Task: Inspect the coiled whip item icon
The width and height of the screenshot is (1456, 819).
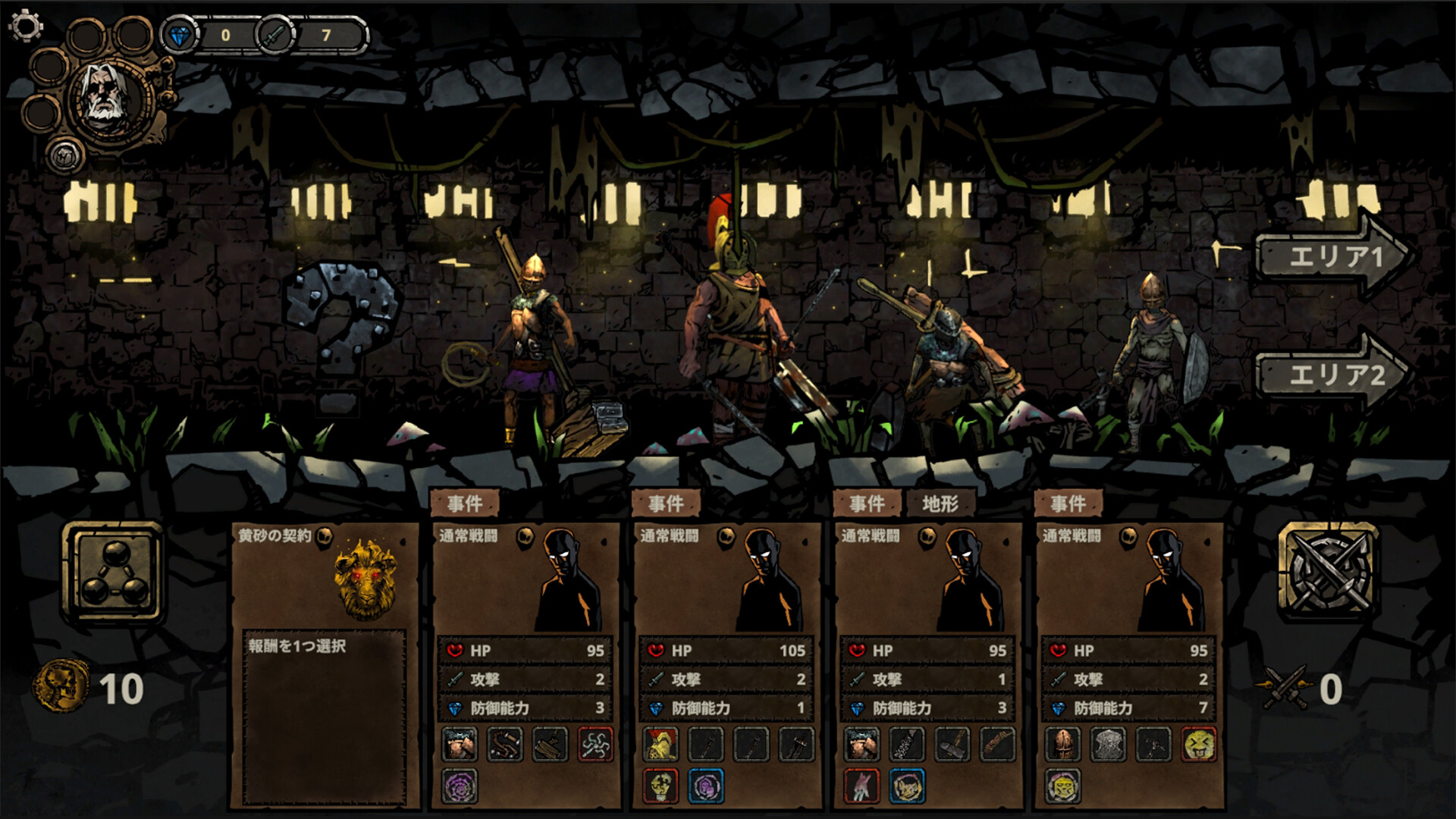Action: 504,745
